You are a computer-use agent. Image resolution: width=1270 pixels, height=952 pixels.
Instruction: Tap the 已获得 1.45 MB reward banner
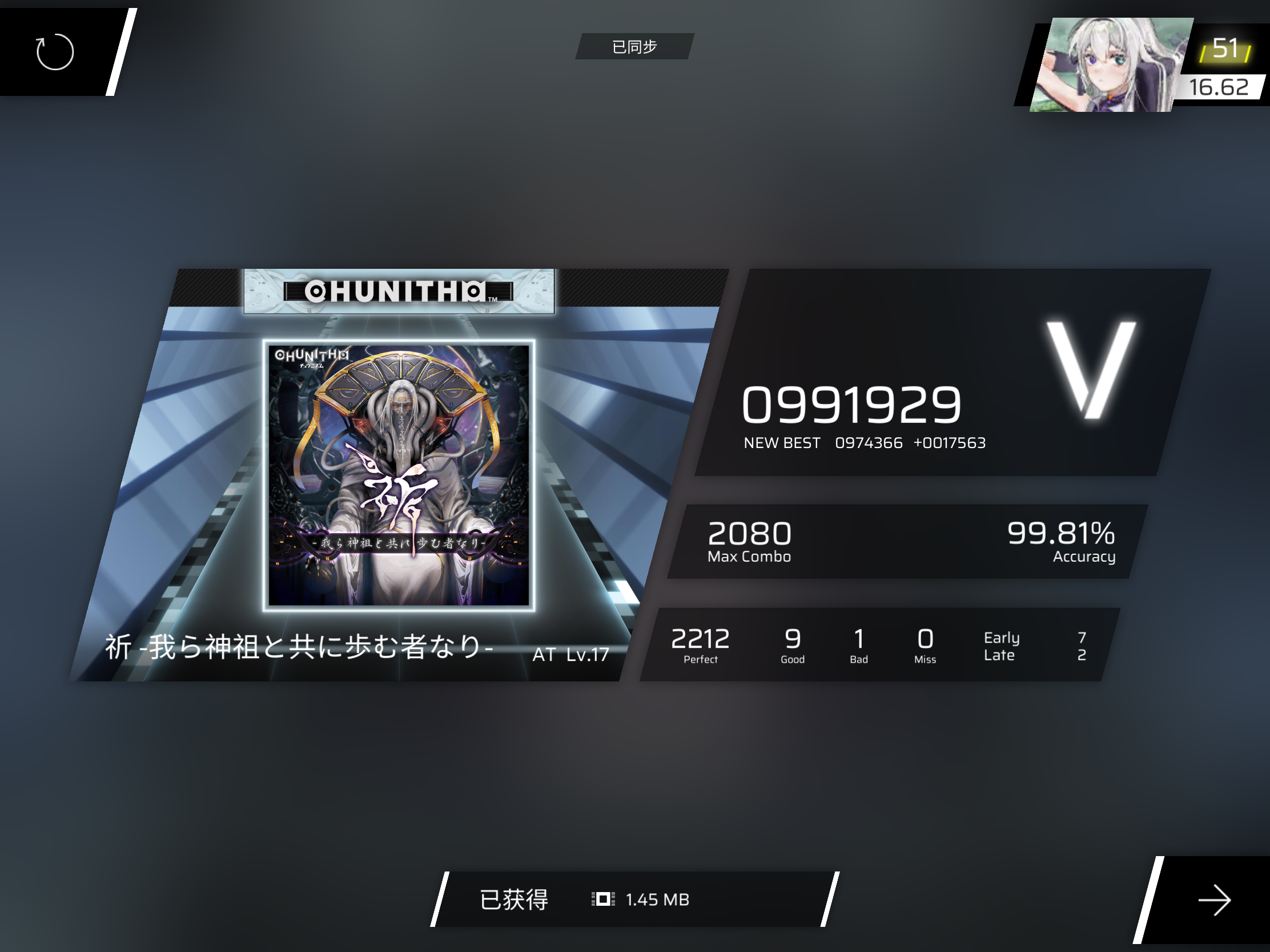[x=634, y=899]
